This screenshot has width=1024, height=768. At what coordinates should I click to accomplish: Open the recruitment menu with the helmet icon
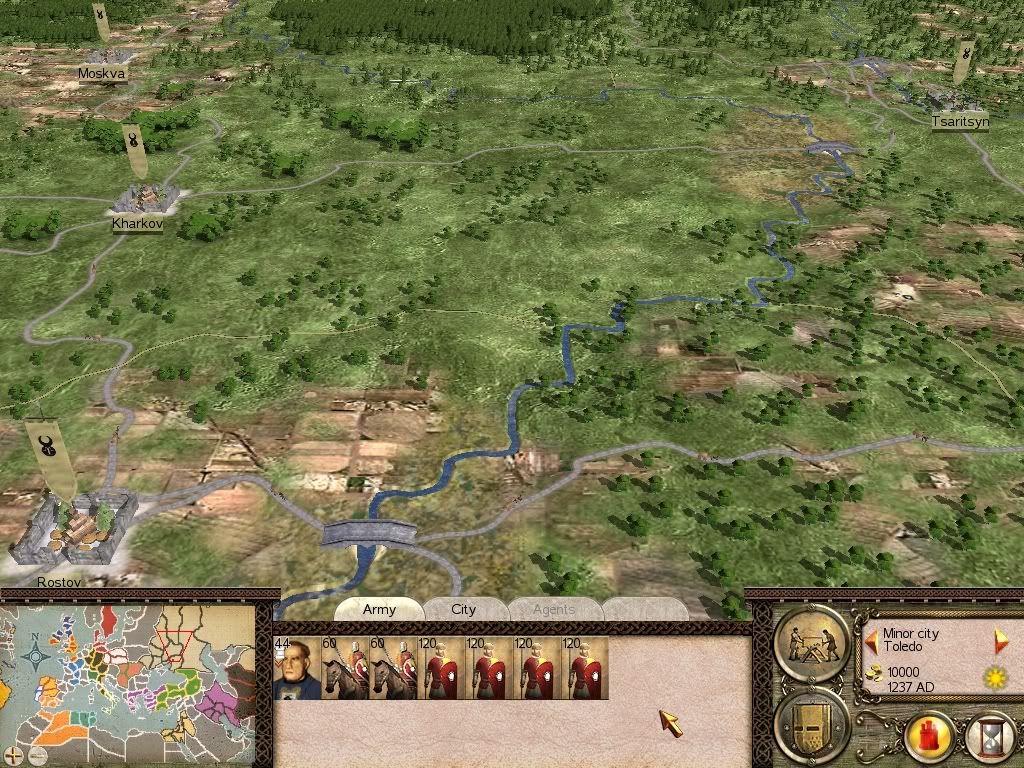click(x=812, y=723)
